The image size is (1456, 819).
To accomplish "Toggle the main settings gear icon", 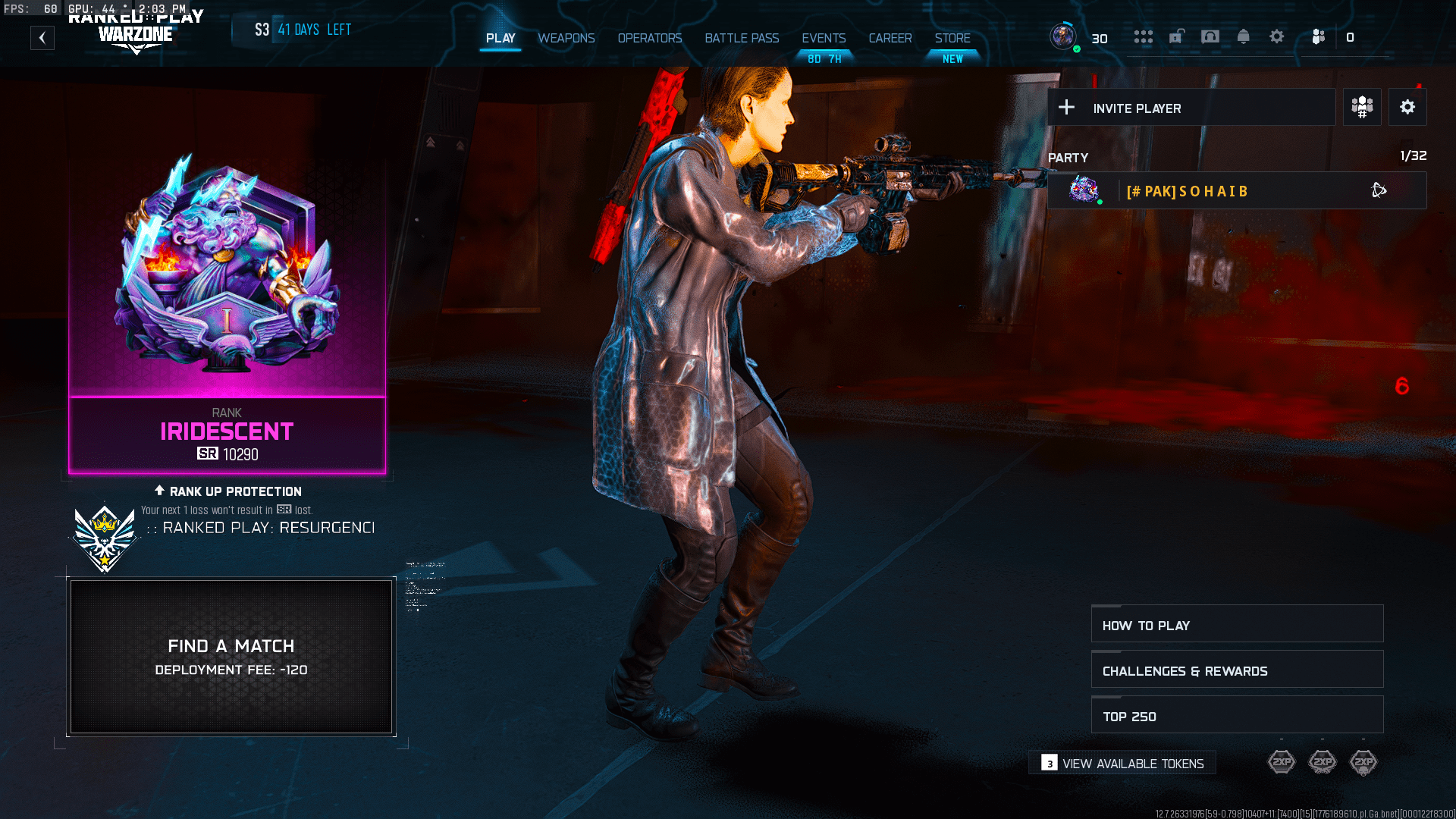I will (x=1276, y=36).
